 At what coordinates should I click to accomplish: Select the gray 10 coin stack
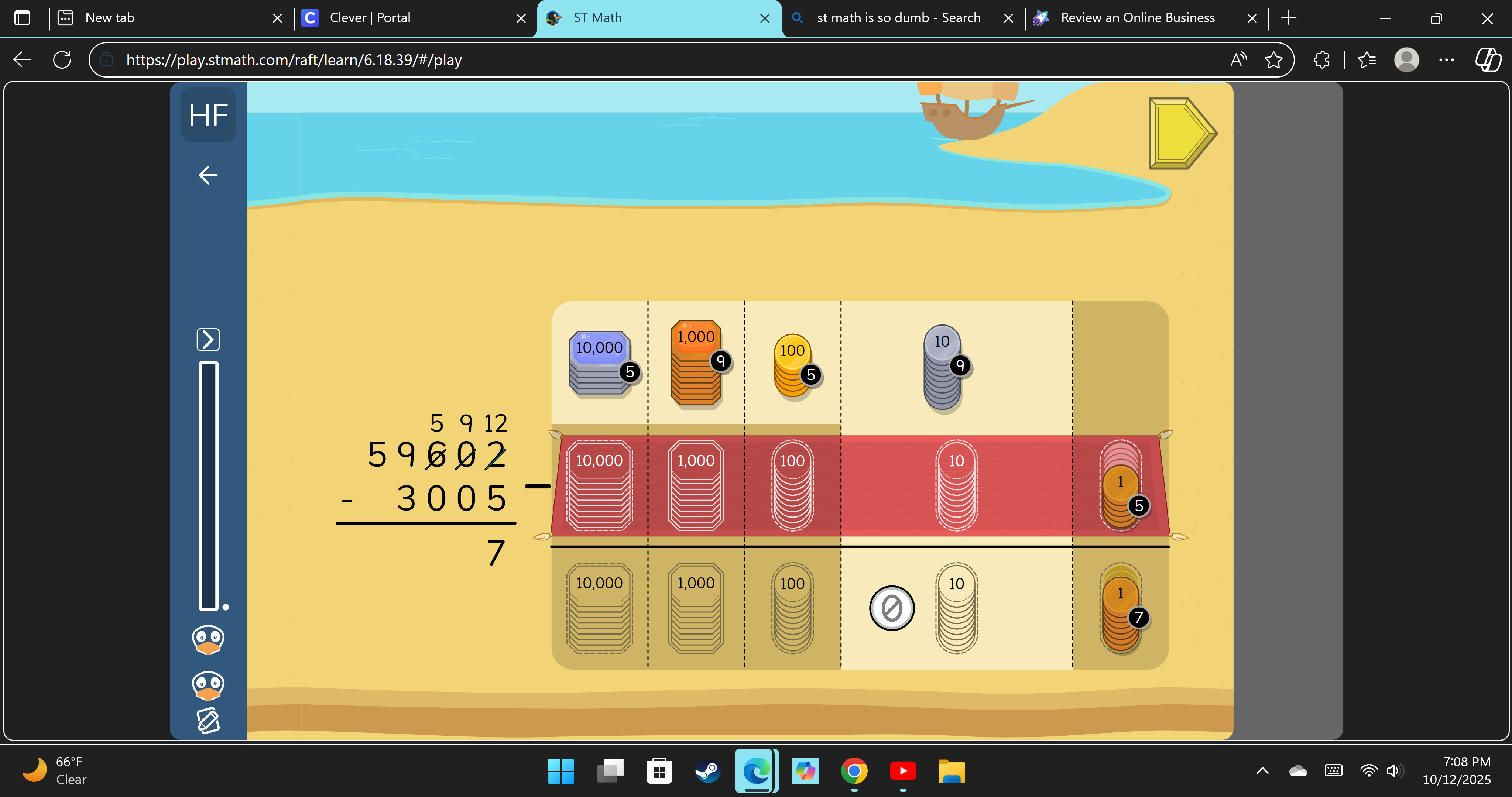[x=942, y=367]
